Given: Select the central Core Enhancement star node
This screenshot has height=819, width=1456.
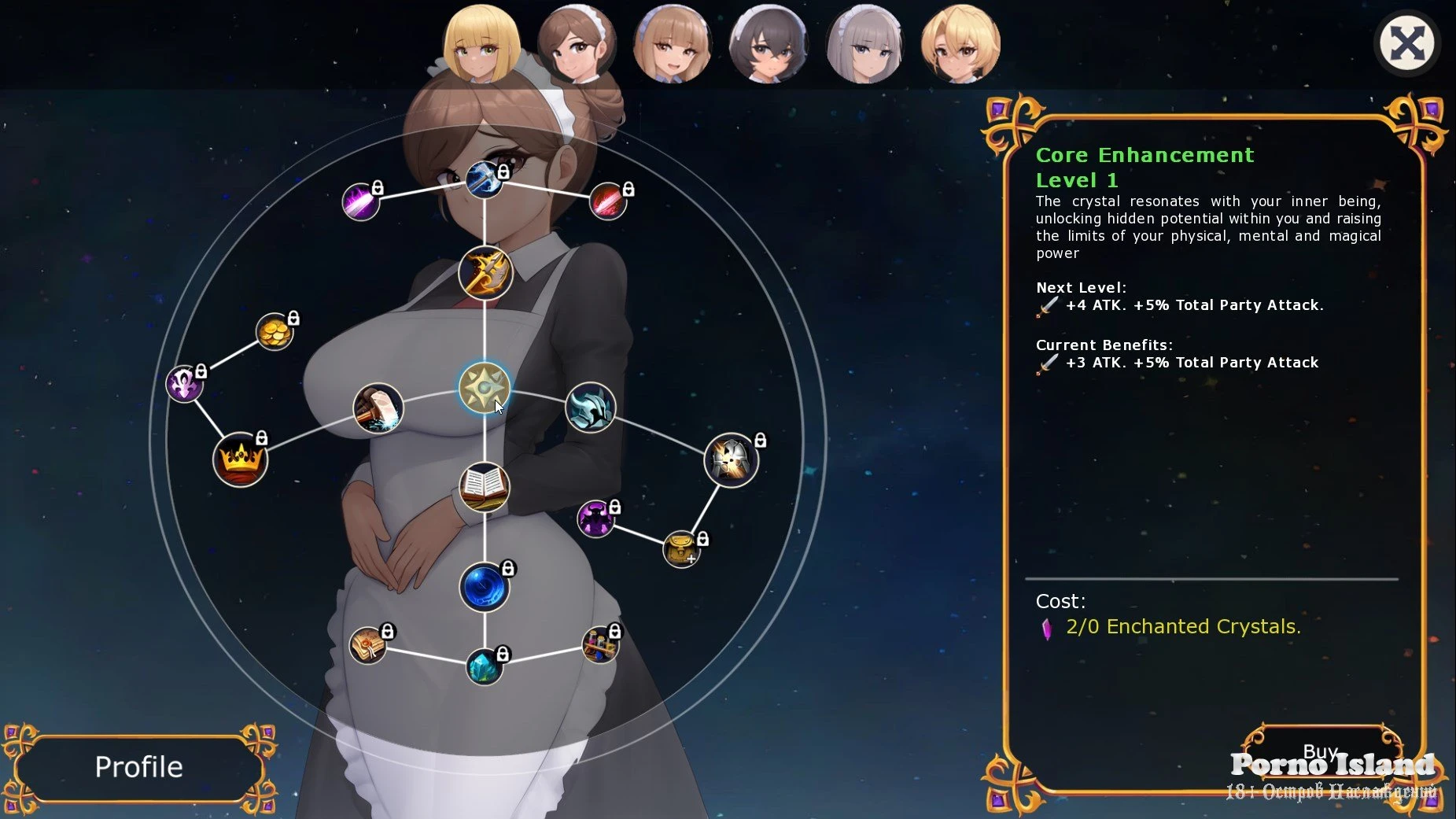Looking at the screenshot, I should pyautogui.click(x=485, y=388).
